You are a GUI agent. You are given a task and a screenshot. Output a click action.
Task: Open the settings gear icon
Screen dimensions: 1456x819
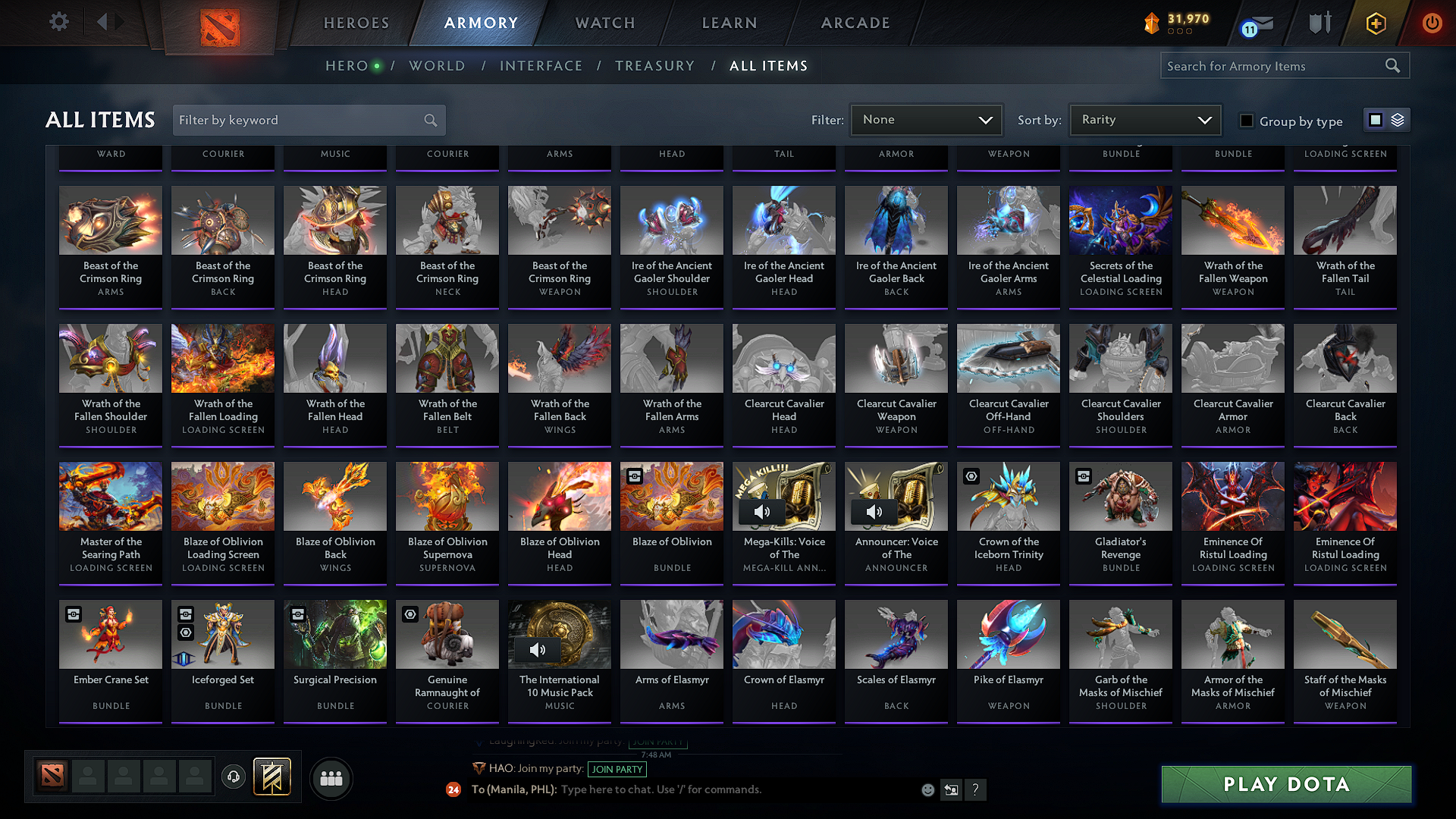58,22
